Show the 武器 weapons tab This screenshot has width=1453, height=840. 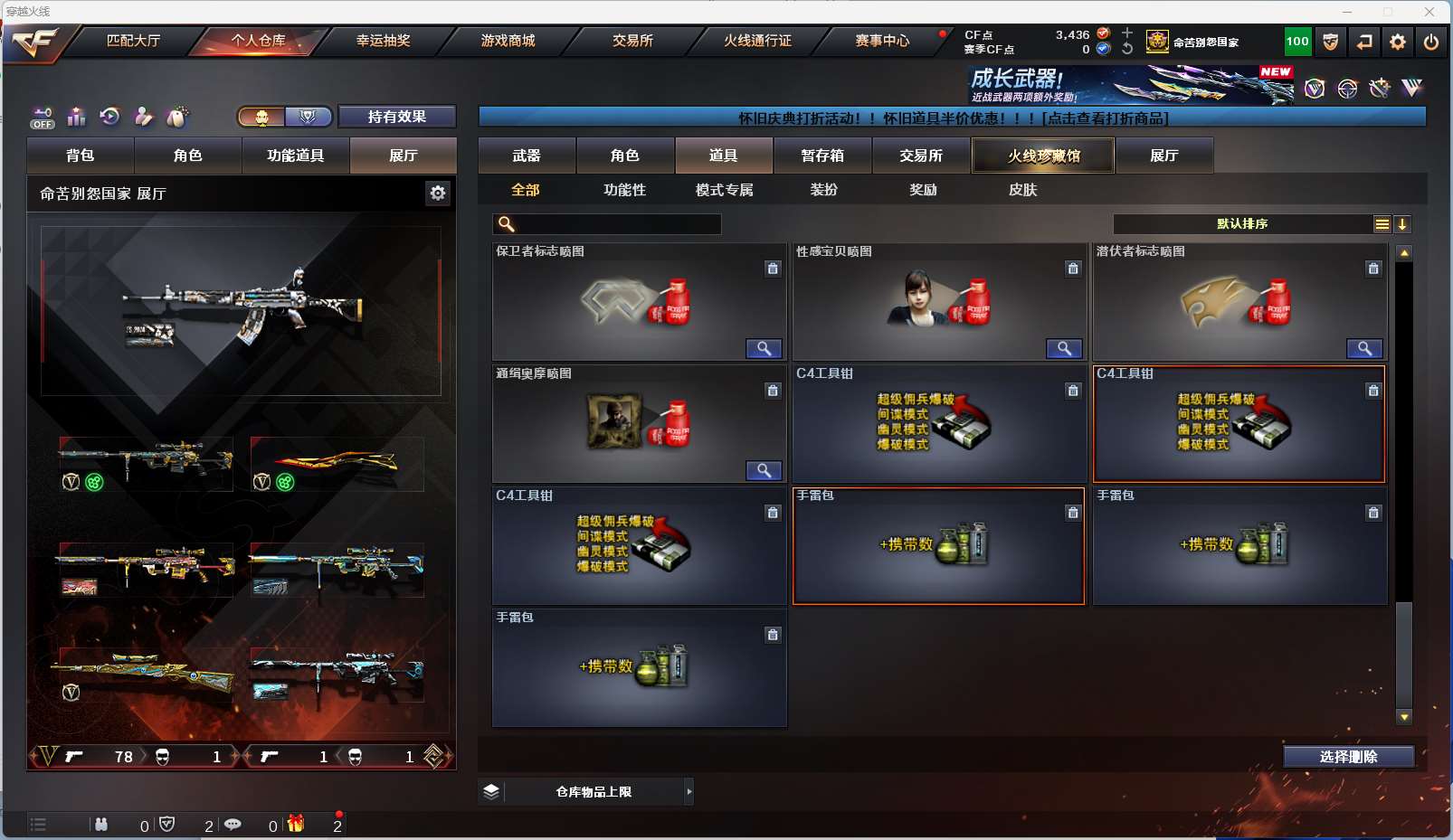tap(527, 156)
